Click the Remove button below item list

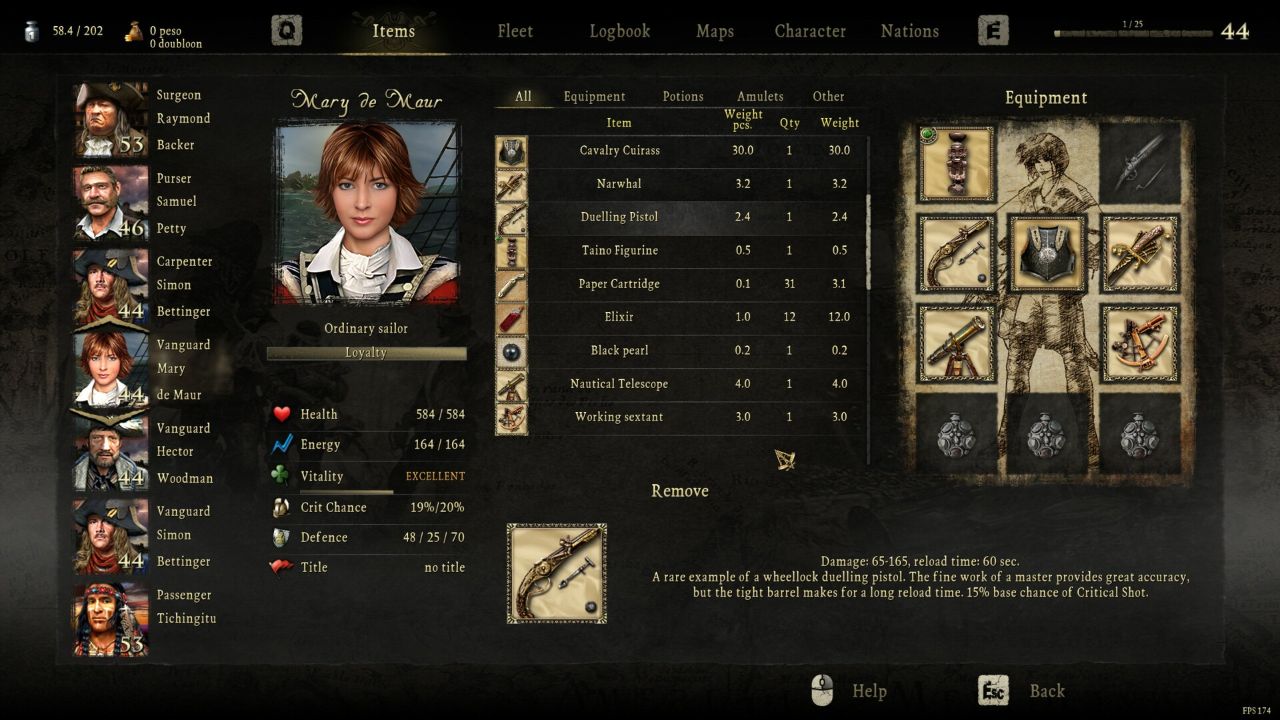(x=680, y=491)
